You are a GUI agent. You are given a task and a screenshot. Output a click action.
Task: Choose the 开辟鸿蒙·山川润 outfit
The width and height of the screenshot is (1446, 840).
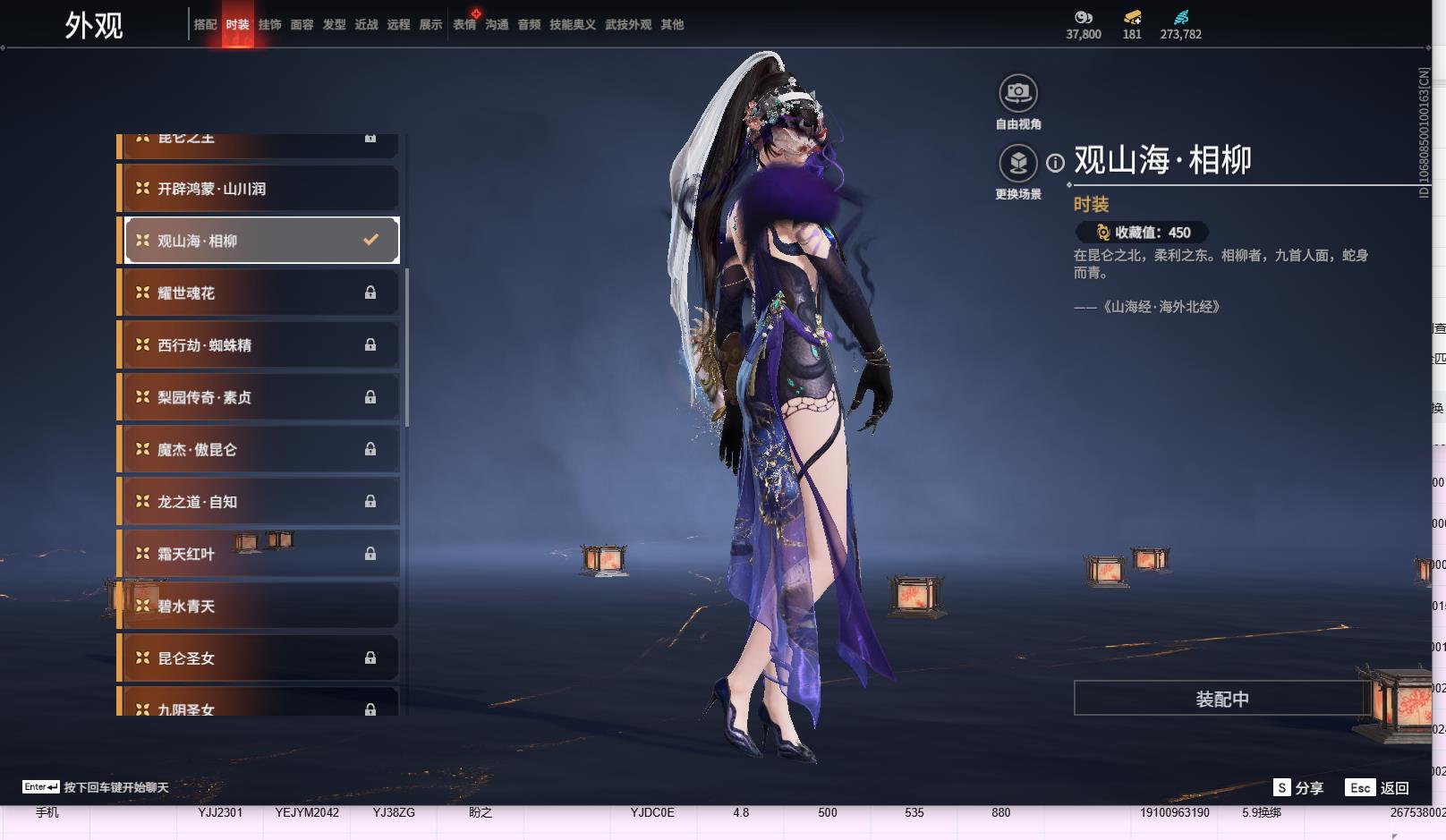259,189
